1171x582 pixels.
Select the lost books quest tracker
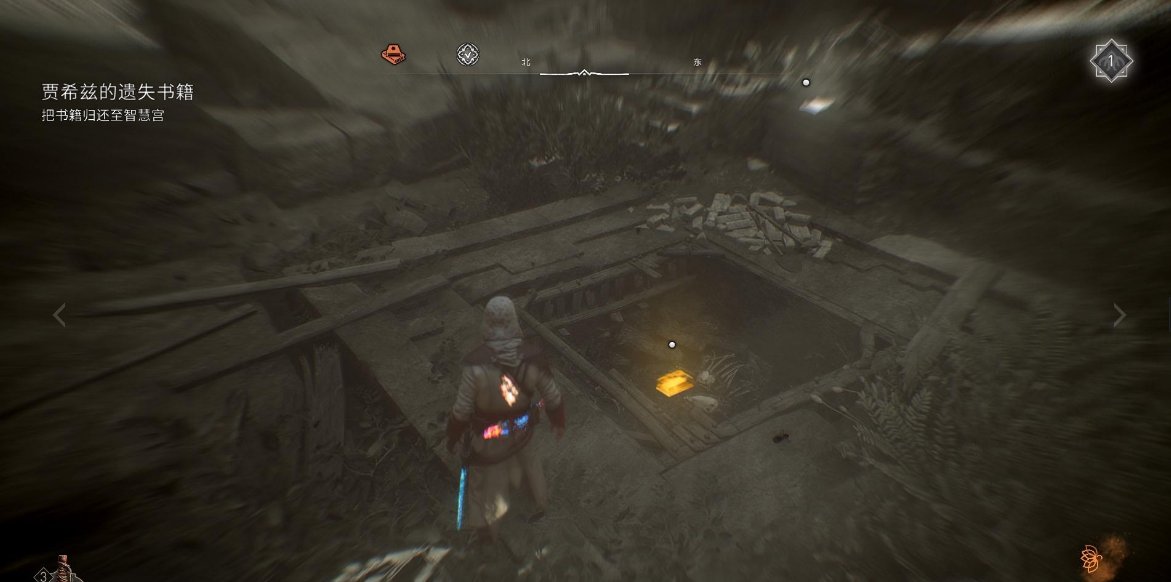[117, 92]
